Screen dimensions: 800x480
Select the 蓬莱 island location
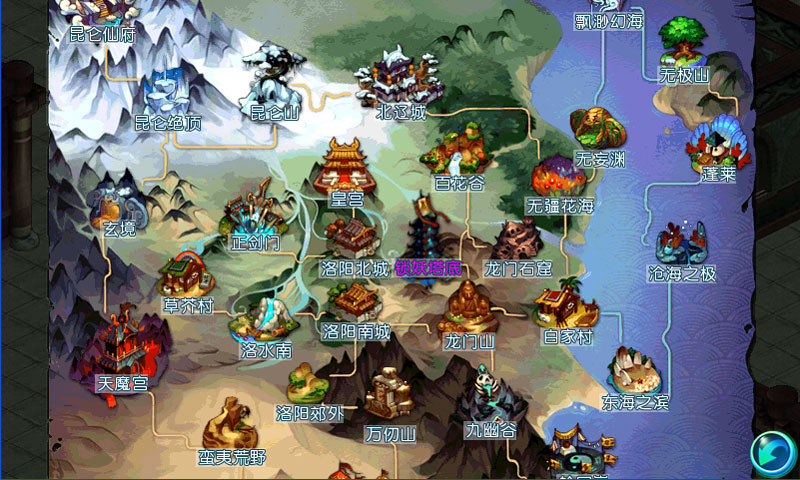point(717,148)
